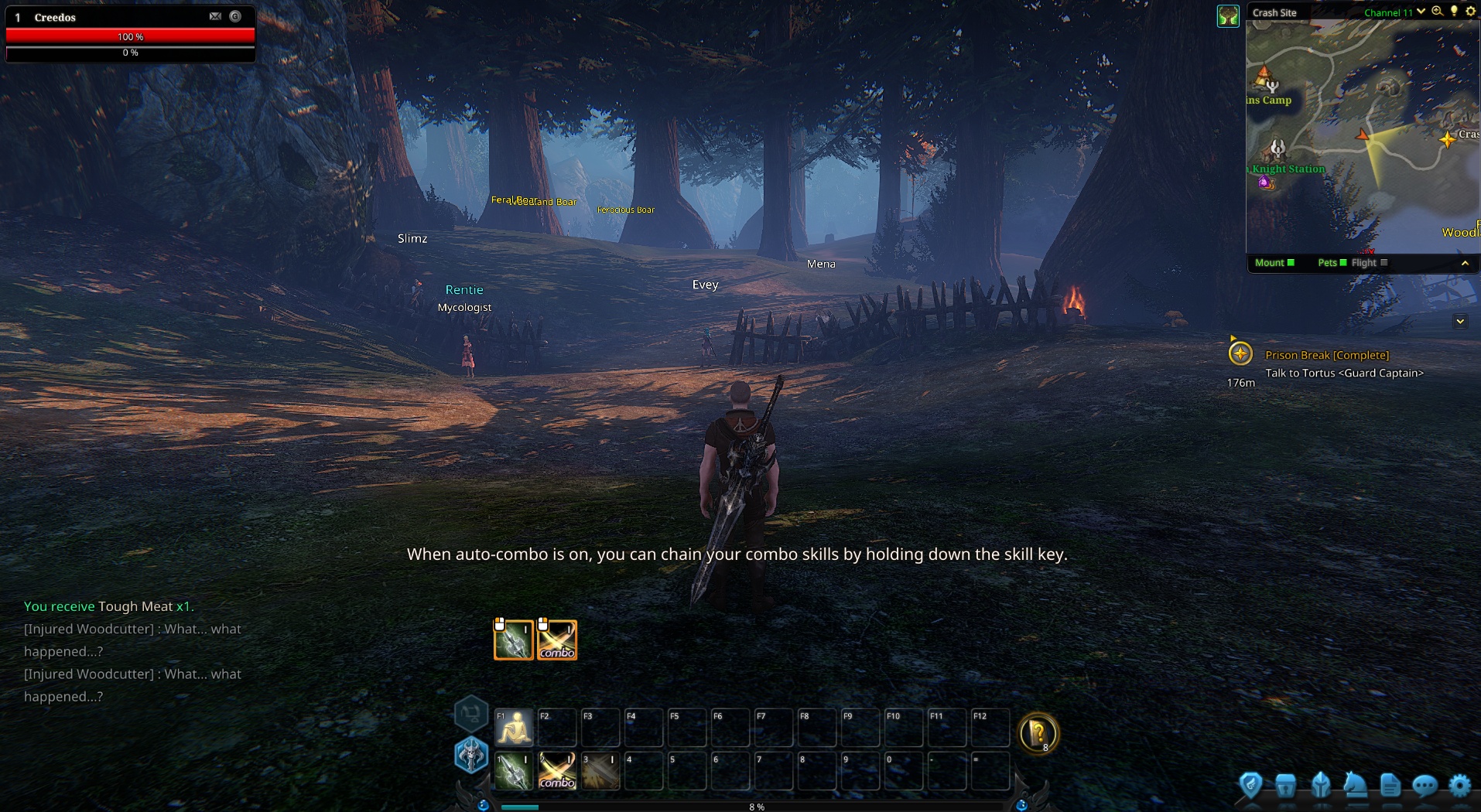The height and width of the screenshot is (812, 1481).
Task: Open the question mark help book
Action: coord(1038,732)
